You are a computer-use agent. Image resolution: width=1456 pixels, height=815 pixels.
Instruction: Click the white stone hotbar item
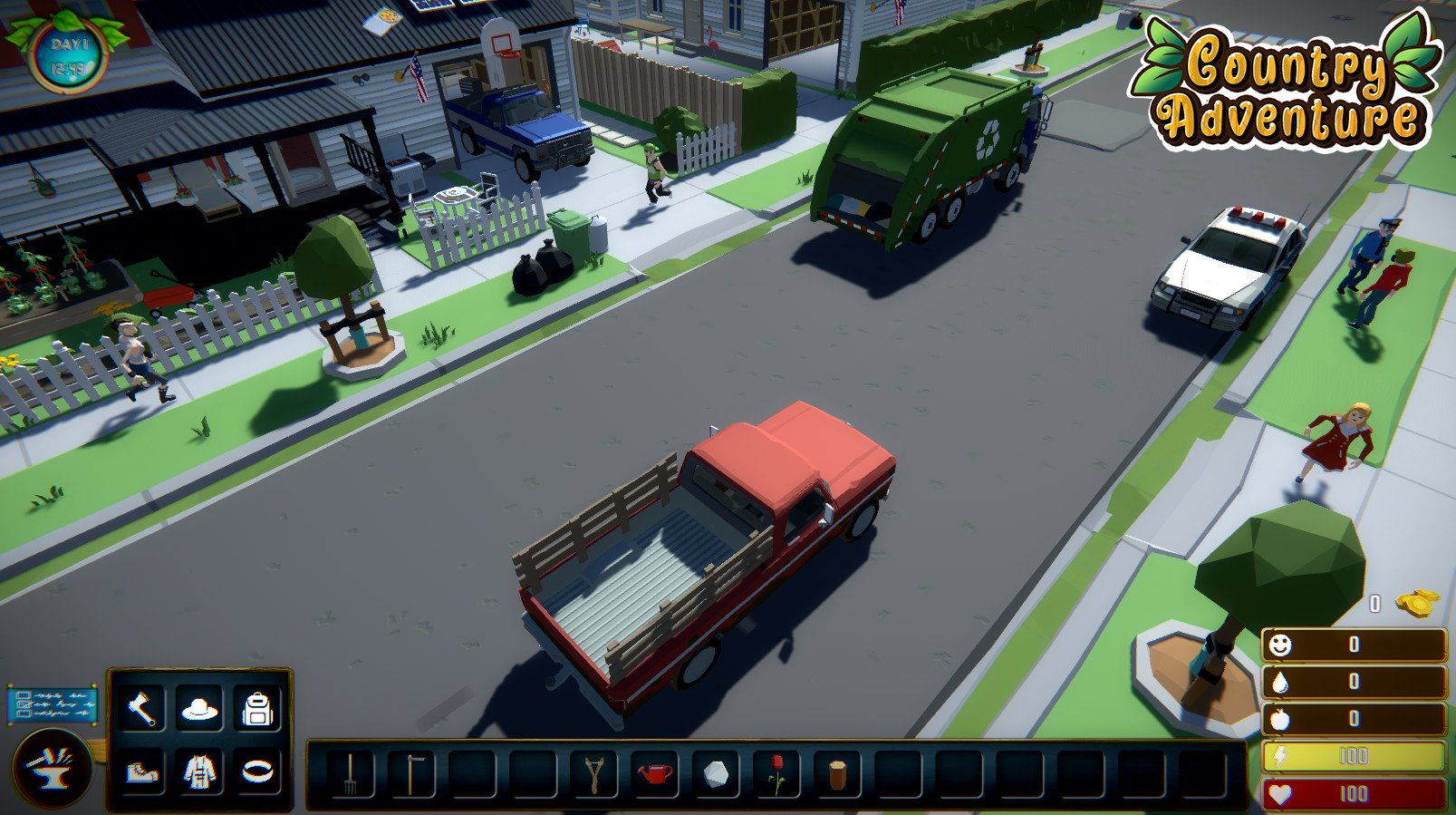coord(716,771)
